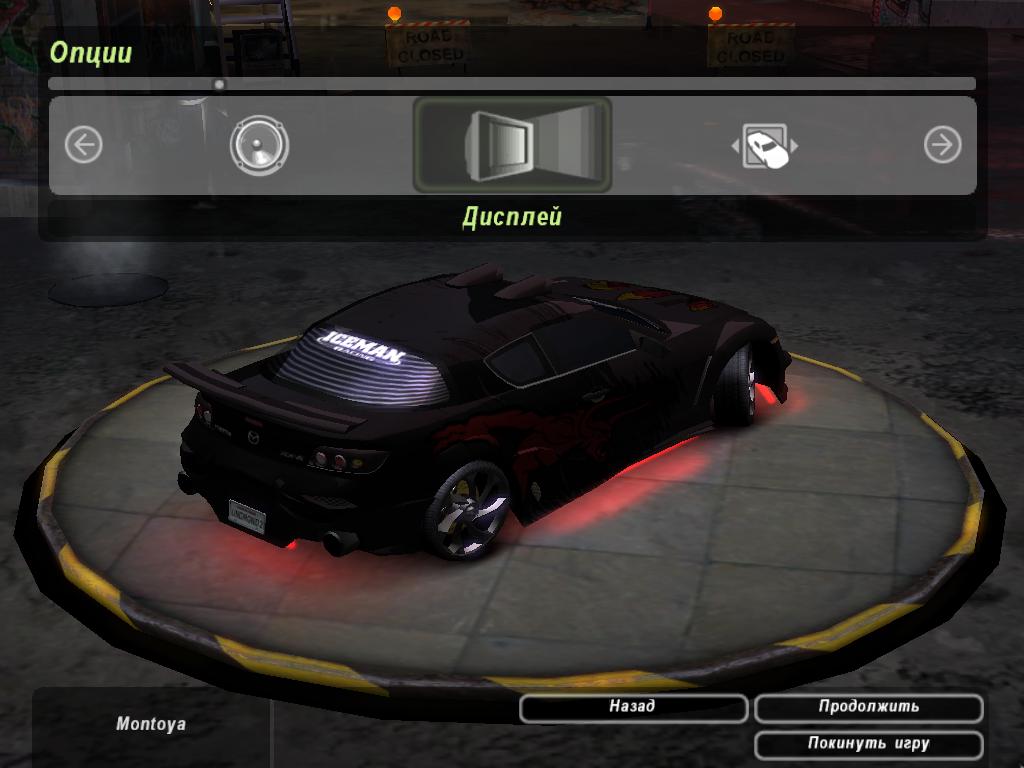
Task: Quit via Покинуть игру button
Action: coord(868,744)
